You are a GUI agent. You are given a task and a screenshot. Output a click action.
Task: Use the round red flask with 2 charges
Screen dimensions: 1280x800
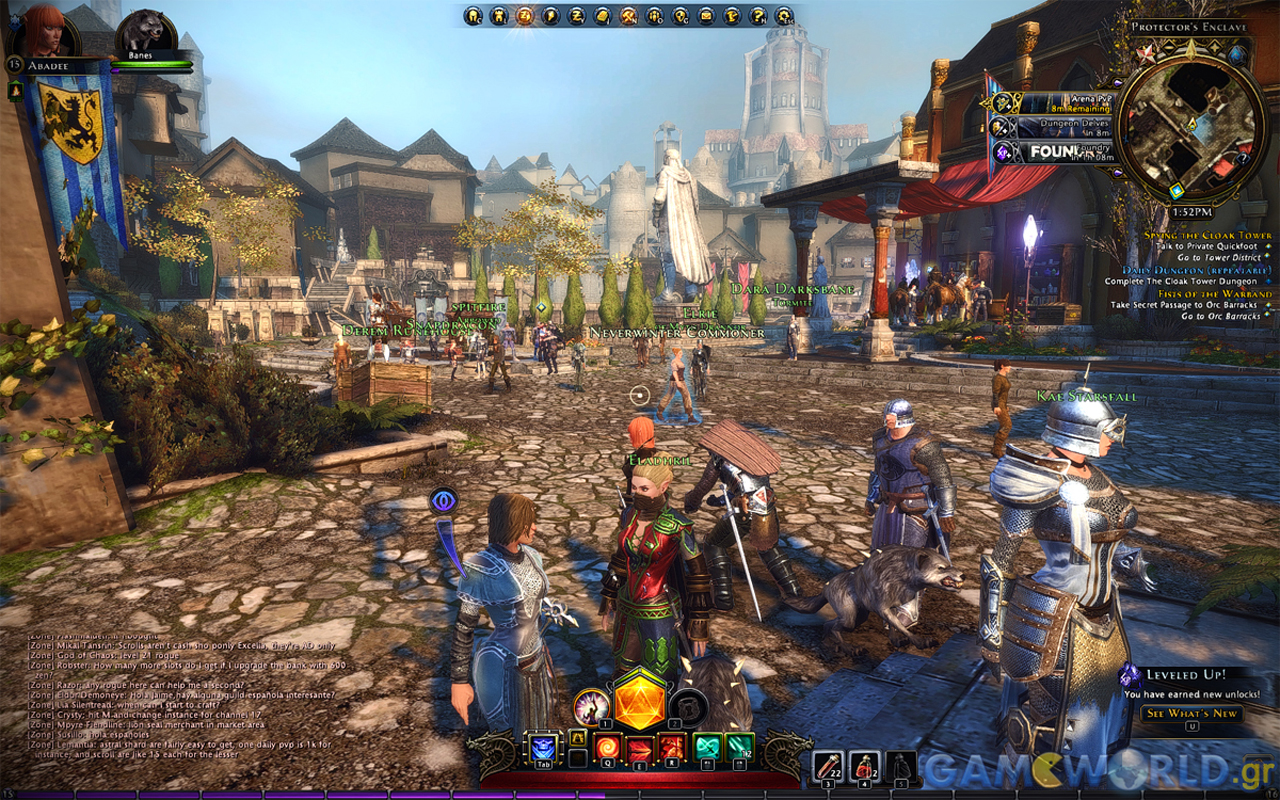pyautogui.click(x=865, y=766)
